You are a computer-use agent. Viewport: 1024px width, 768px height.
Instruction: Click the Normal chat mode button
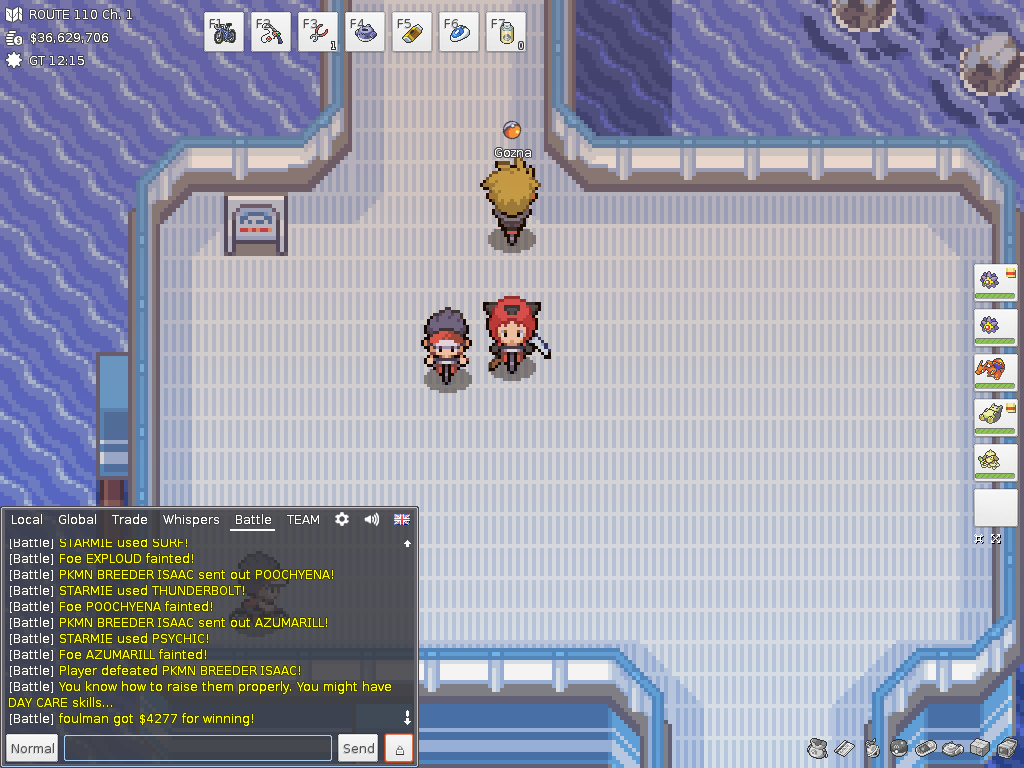33,748
